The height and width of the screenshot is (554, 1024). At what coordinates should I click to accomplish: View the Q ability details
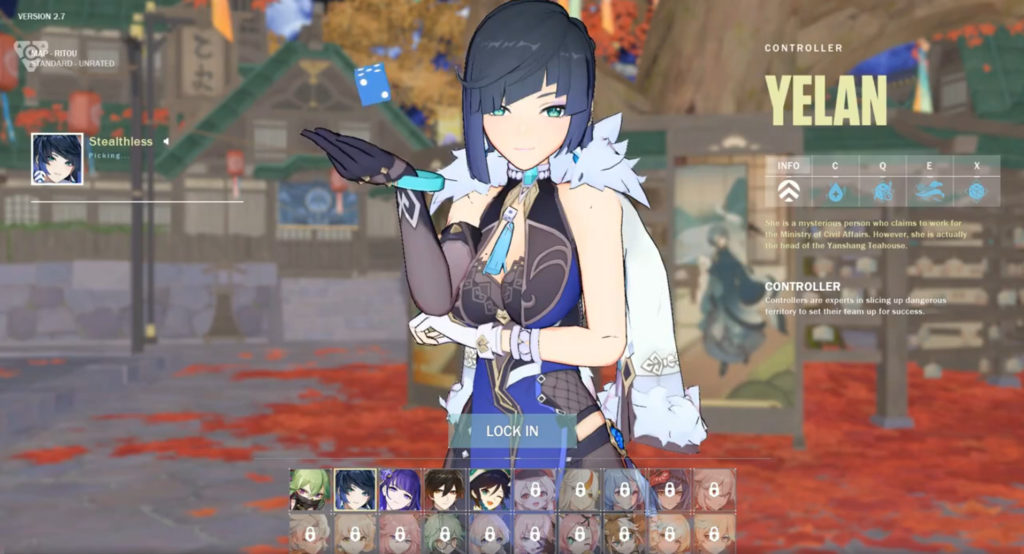tap(882, 190)
